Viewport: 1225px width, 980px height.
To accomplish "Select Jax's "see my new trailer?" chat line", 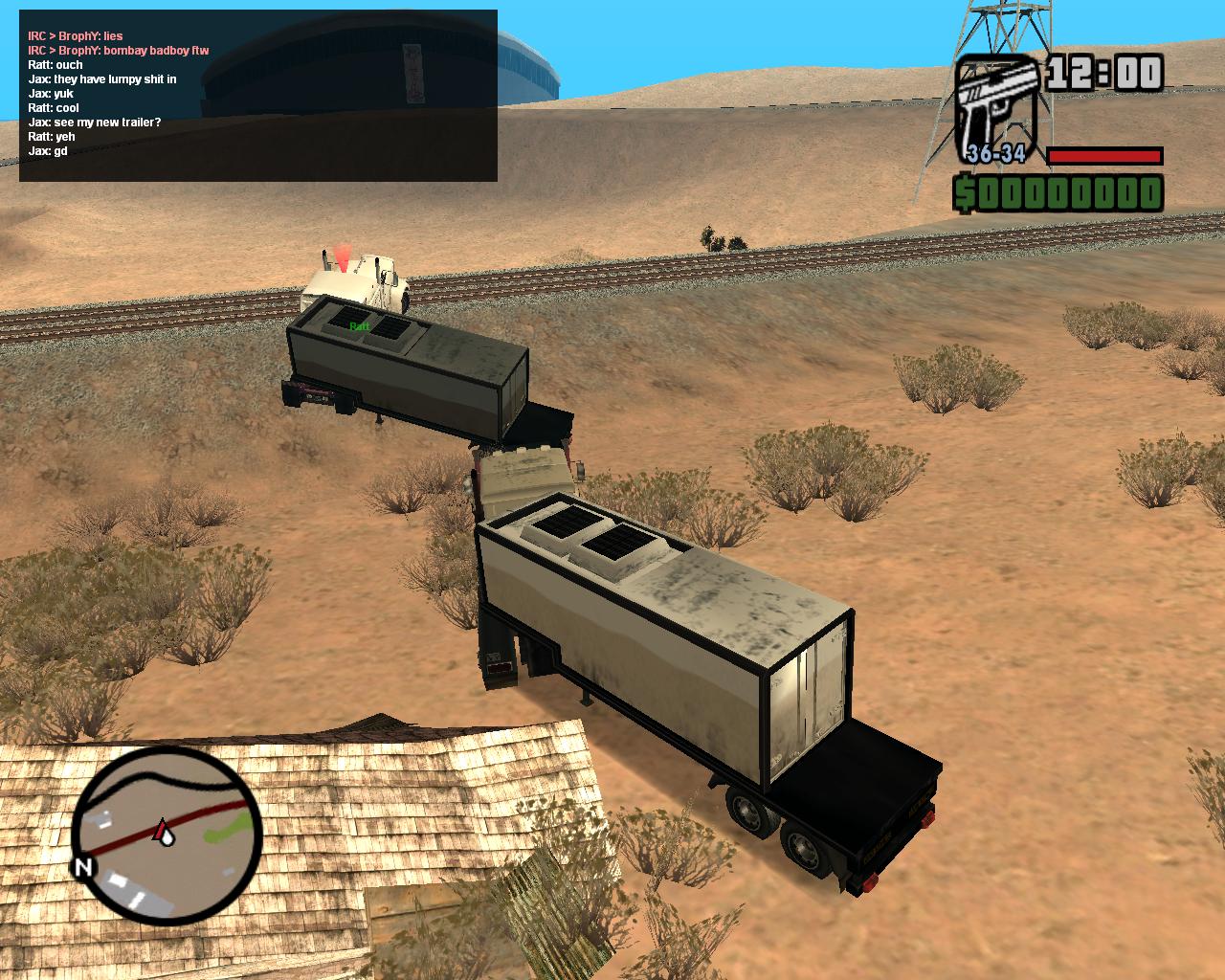I will pyautogui.click(x=95, y=122).
